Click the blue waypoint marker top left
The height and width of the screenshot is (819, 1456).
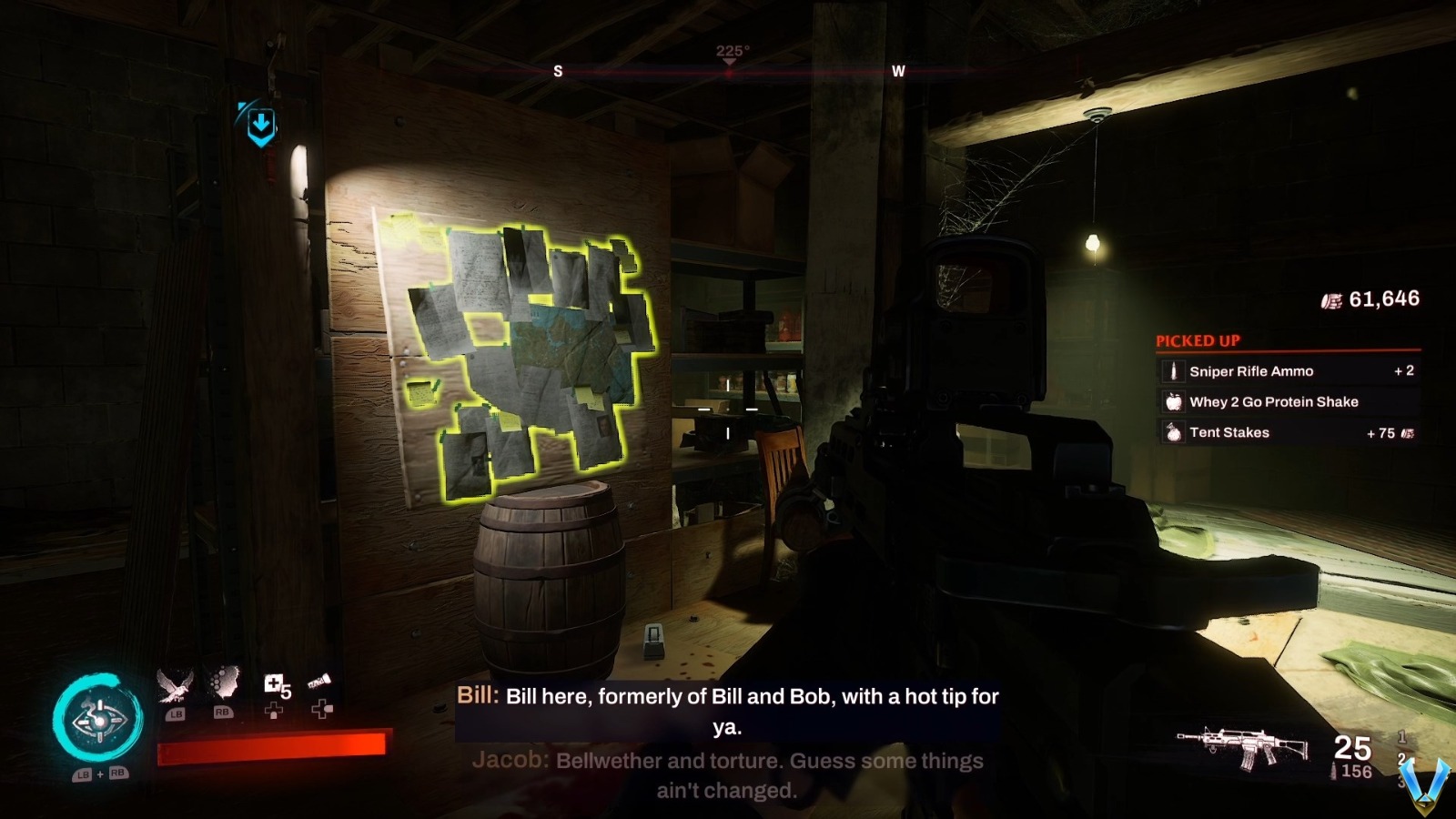click(259, 124)
